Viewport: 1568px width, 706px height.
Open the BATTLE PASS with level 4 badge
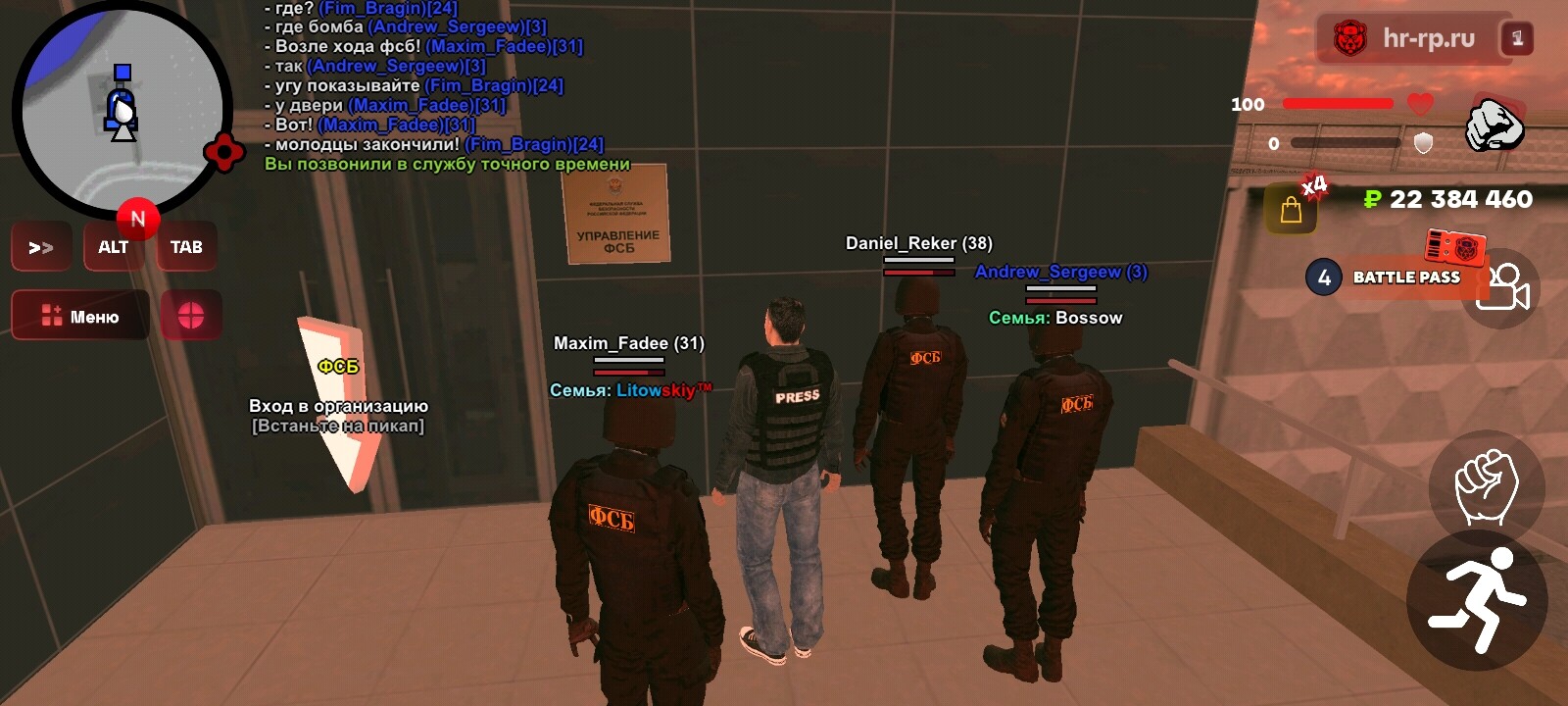tap(1401, 277)
